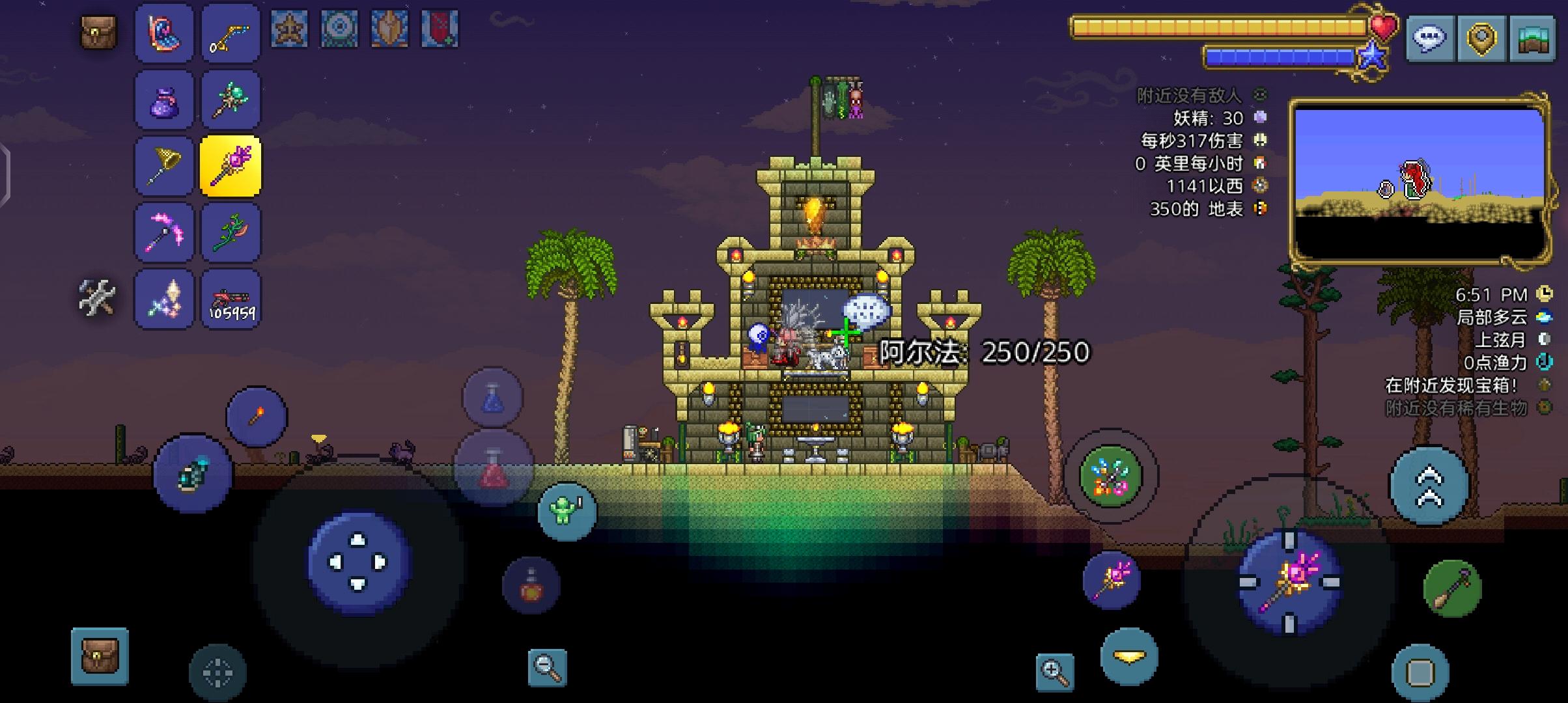The image size is (1568, 703).
Task: Select the highlighted pink flower staff slot
Action: (x=230, y=165)
